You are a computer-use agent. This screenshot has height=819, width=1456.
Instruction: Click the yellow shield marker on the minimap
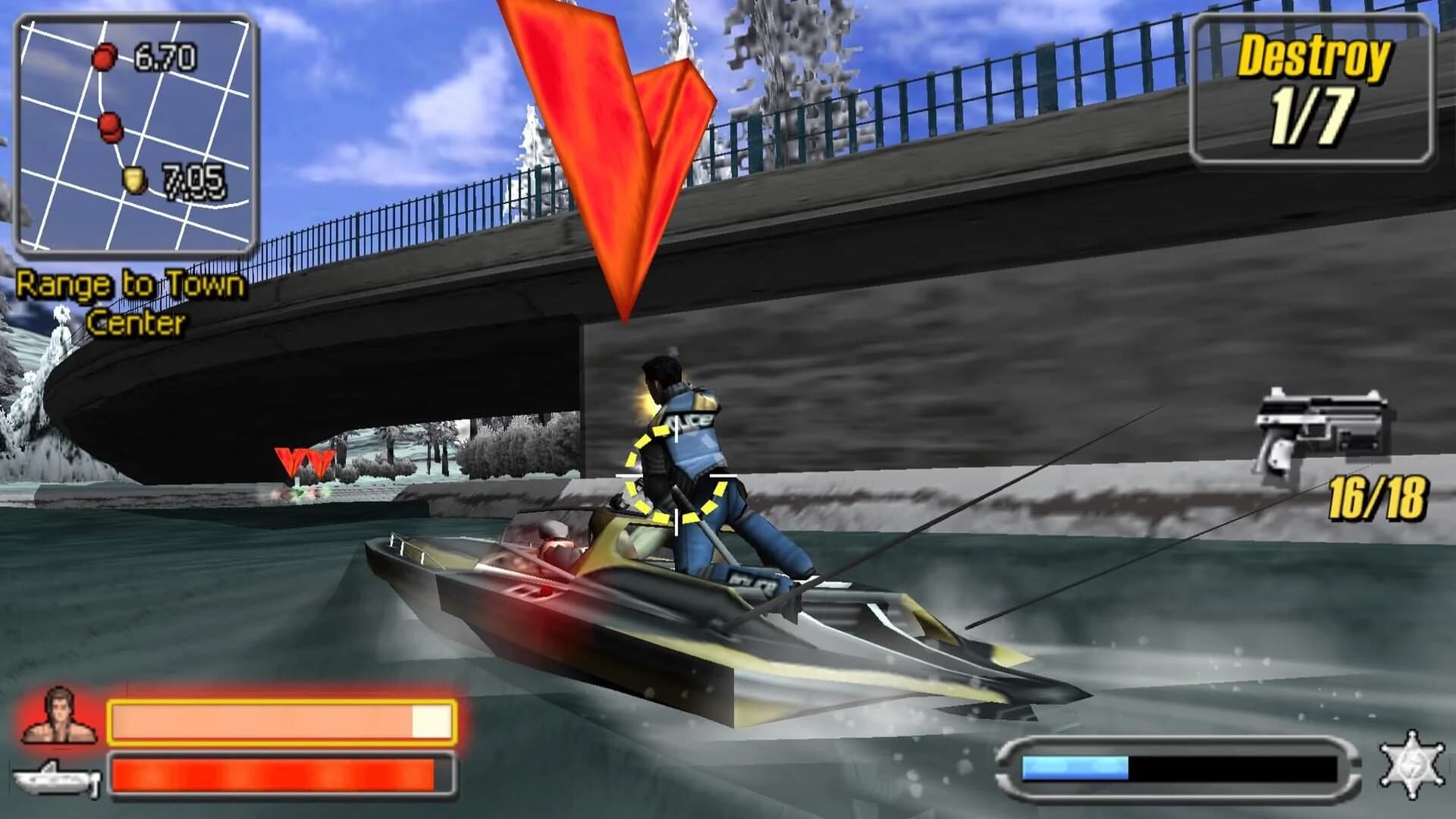[135, 179]
